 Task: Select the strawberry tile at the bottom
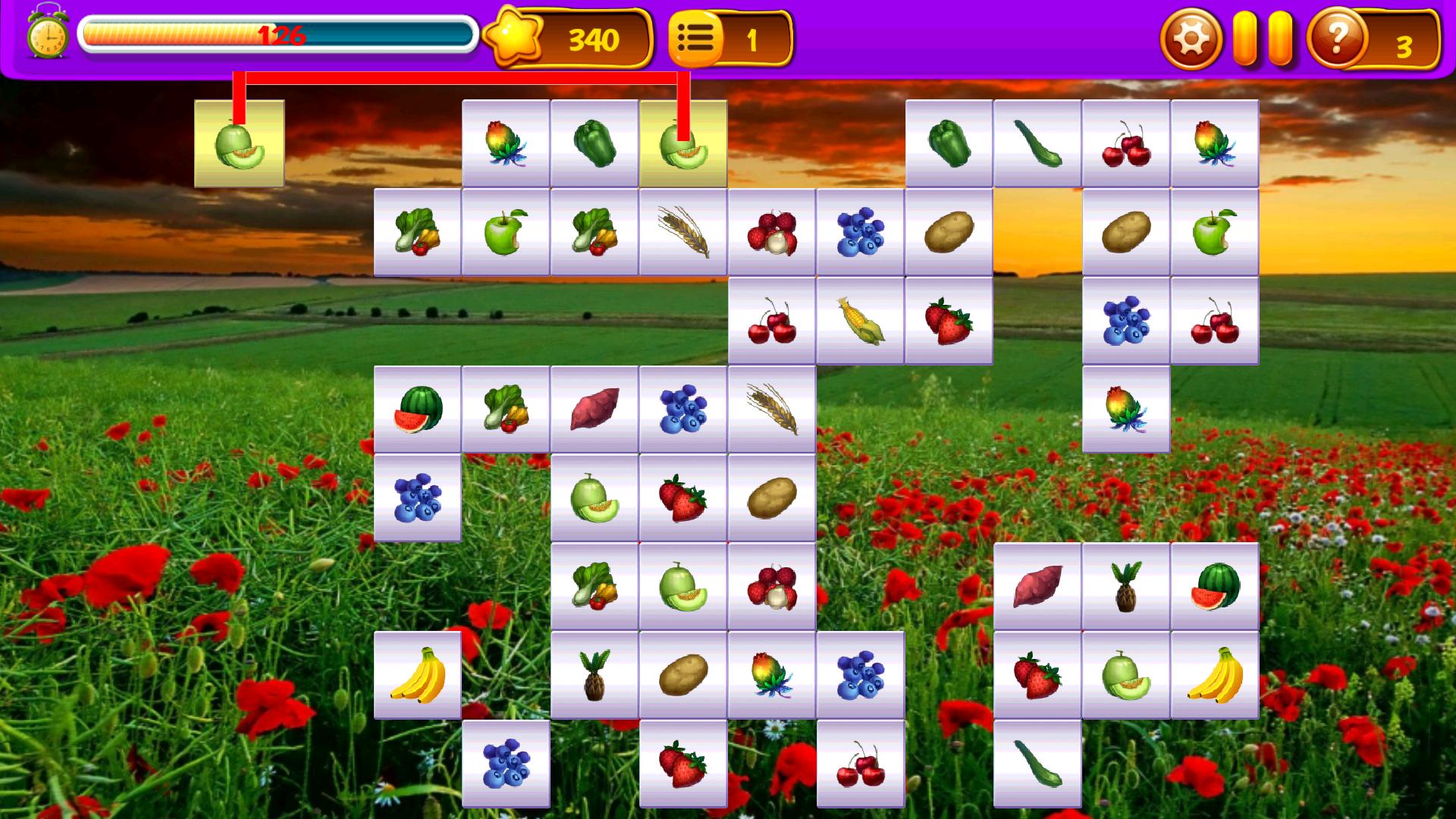click(x=682, y=762)
